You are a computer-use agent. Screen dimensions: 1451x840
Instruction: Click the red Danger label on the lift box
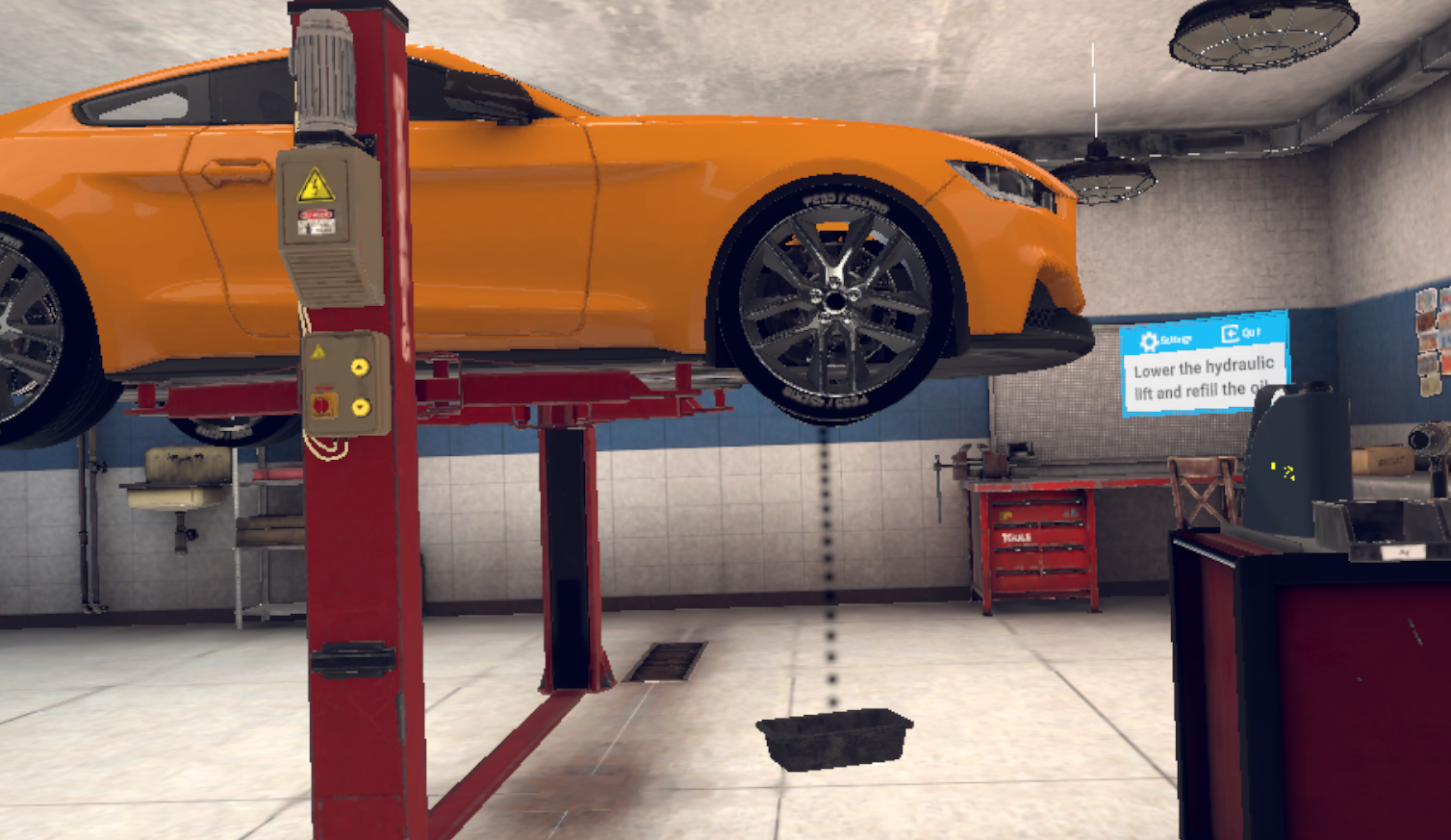point(318,215)
